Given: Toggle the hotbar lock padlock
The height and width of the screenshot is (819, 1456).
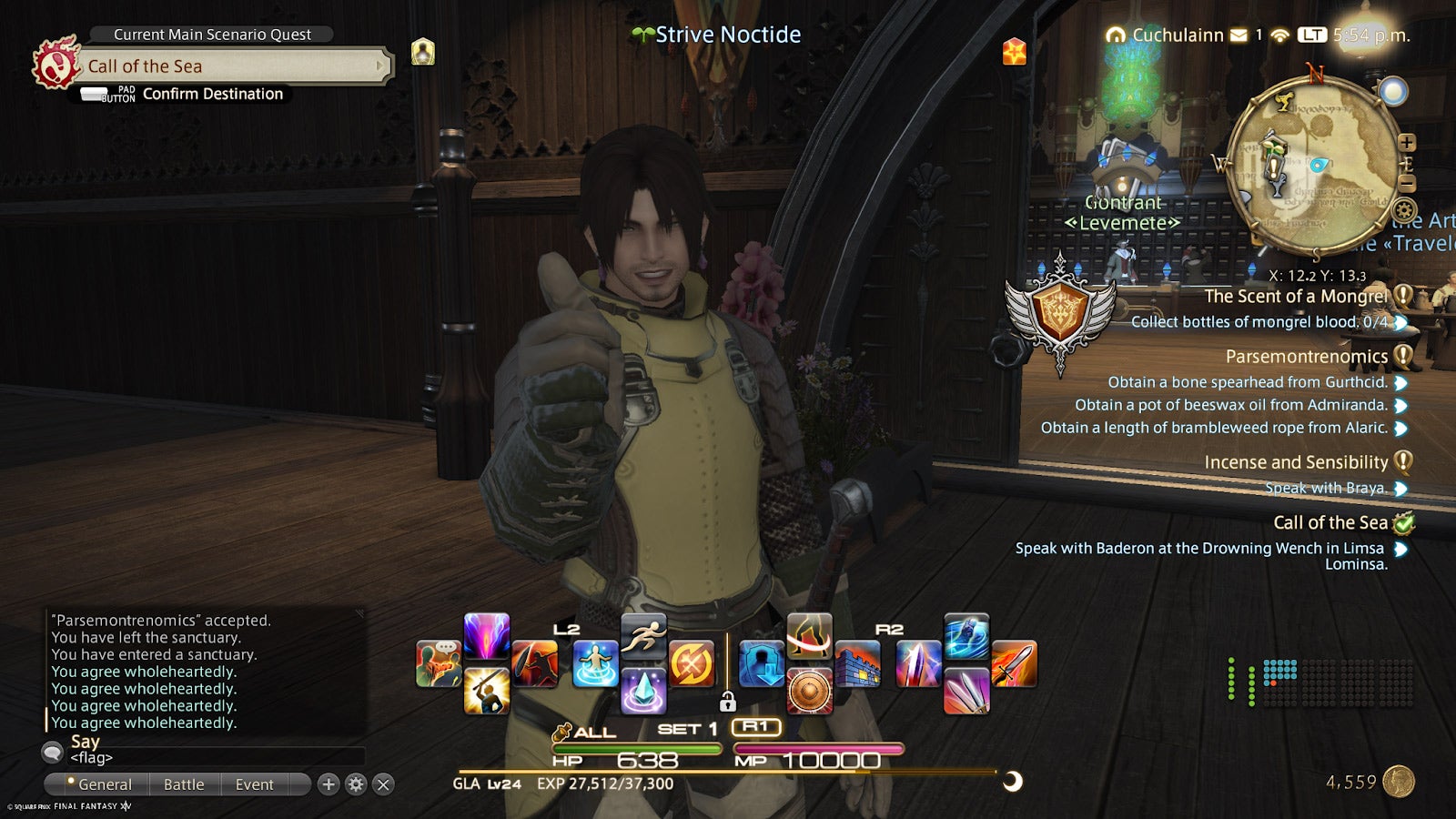Looking at the screenshot, I should 729,703.
